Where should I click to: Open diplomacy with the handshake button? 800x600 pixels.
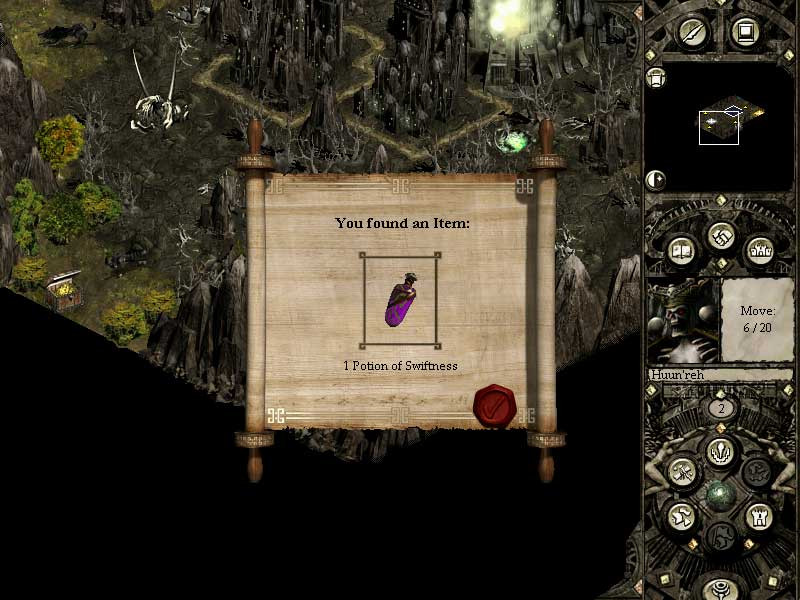pos(719,236)
